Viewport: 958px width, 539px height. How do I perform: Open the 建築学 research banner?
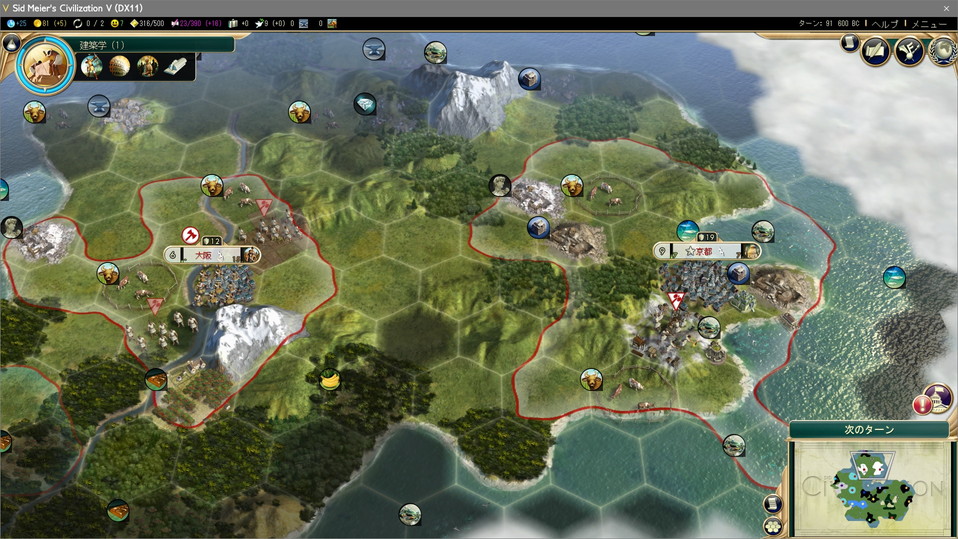(x=150, y=45)
